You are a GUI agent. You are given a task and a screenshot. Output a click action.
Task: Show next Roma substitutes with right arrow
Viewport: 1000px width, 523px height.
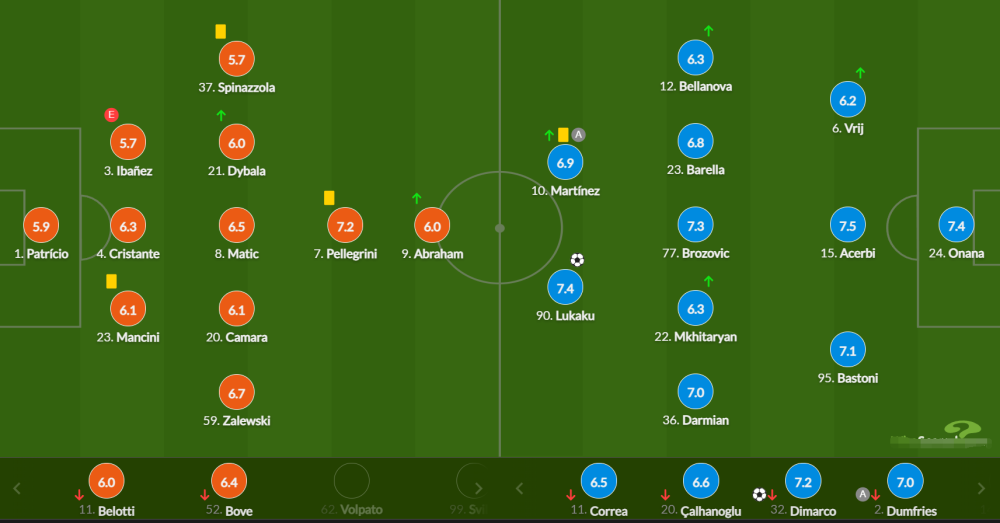click(x=478, y=489)
